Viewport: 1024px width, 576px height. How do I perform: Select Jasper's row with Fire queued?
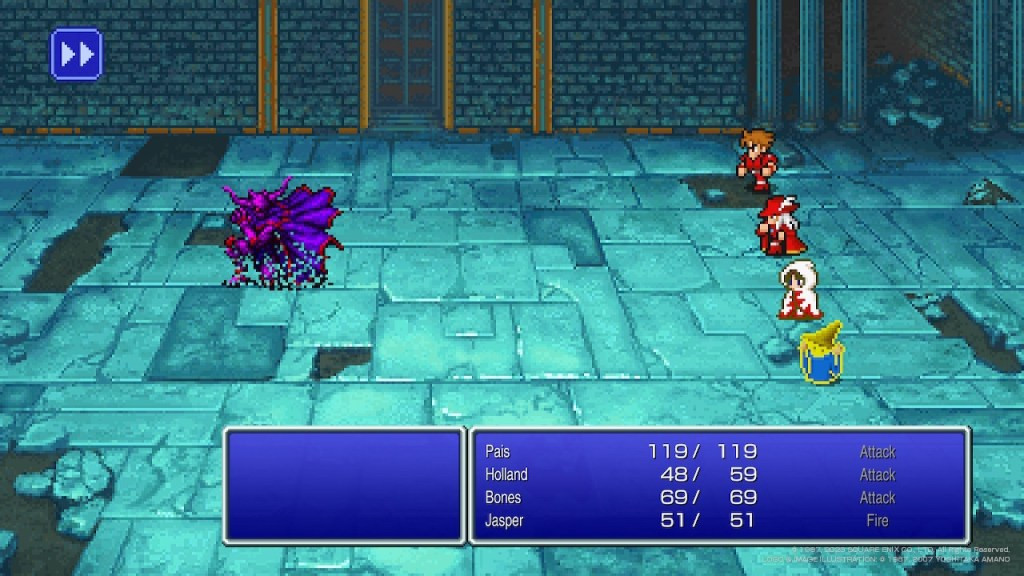click(505, 521)
